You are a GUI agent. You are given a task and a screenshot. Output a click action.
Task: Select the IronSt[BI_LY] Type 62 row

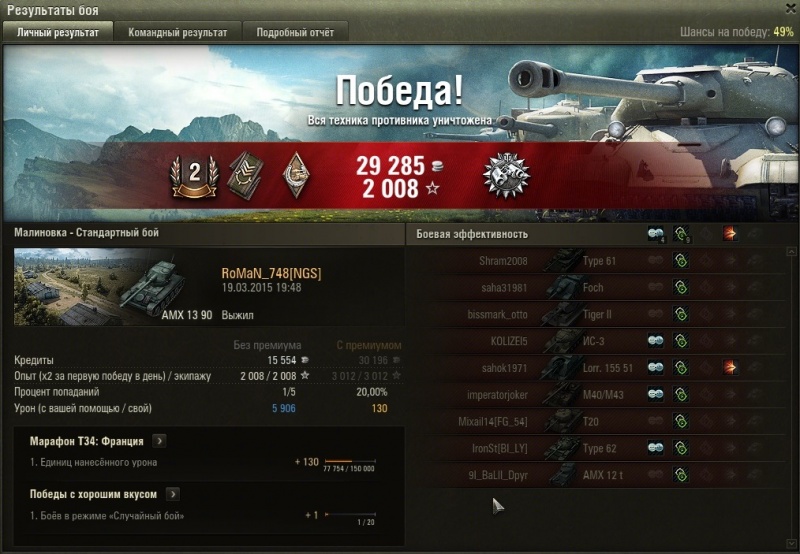600,448
